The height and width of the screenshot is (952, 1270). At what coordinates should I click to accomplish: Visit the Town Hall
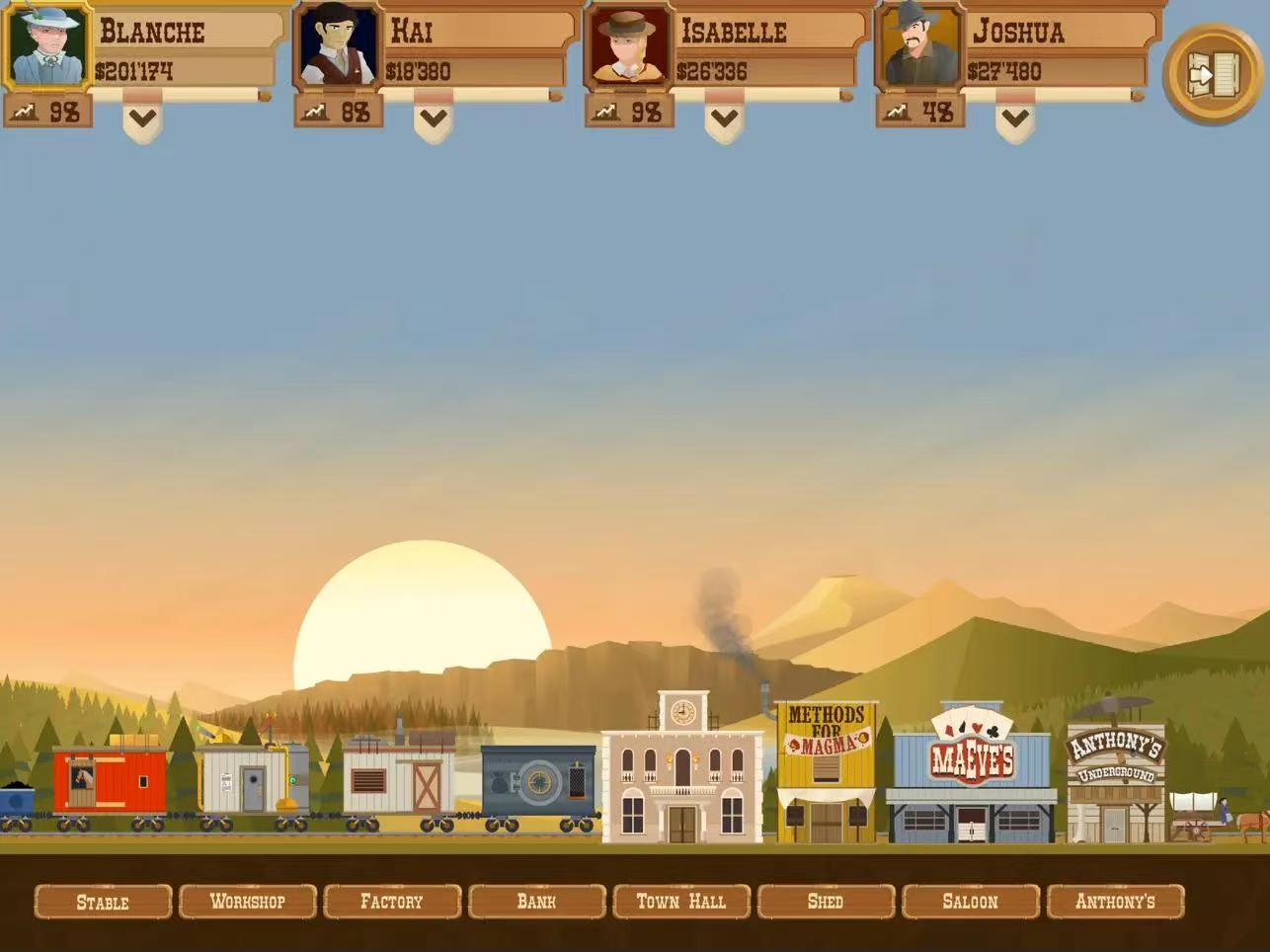pos(681,902)
